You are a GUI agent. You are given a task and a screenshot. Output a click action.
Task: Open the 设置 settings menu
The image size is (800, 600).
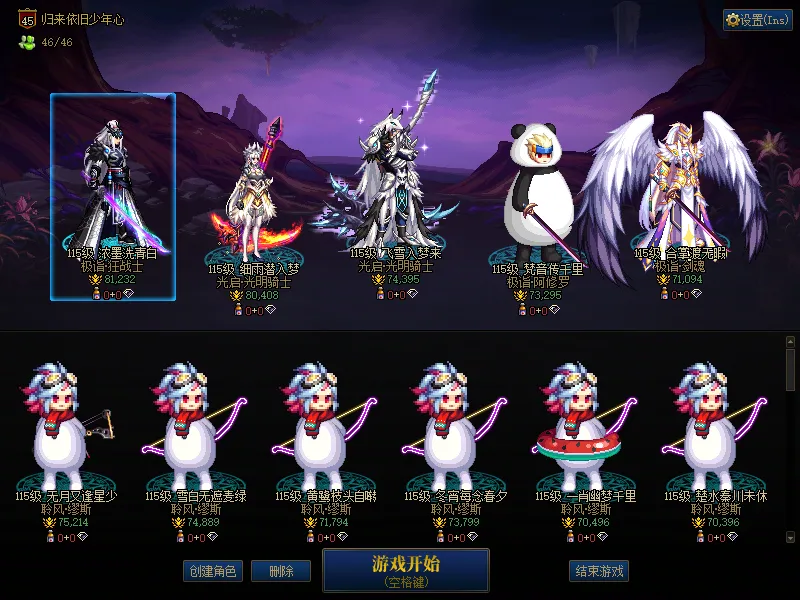point(757,20)
